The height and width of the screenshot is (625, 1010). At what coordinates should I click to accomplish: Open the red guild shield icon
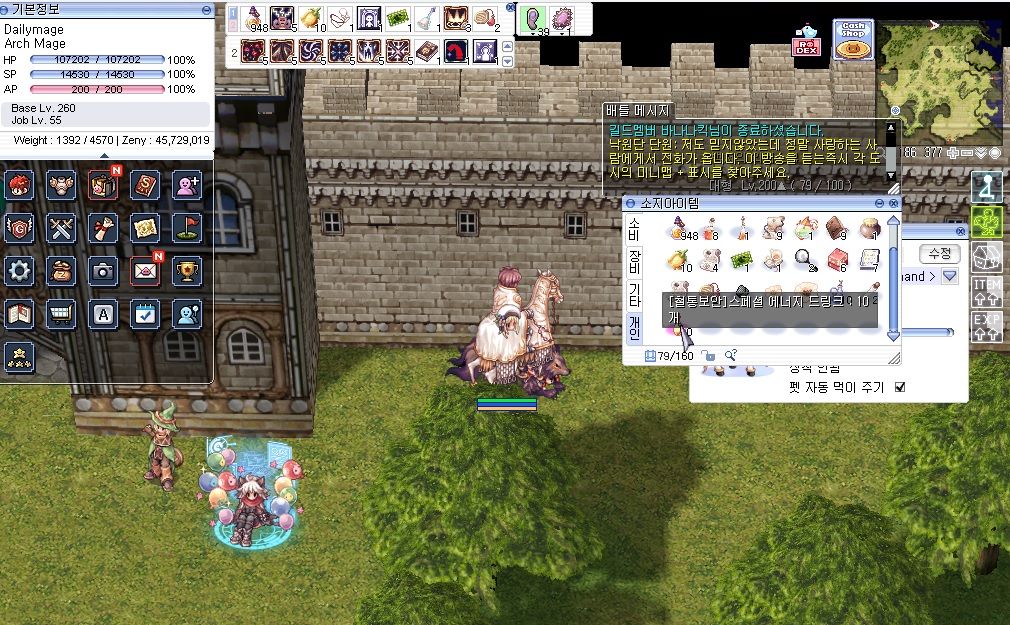coord(20,228)
